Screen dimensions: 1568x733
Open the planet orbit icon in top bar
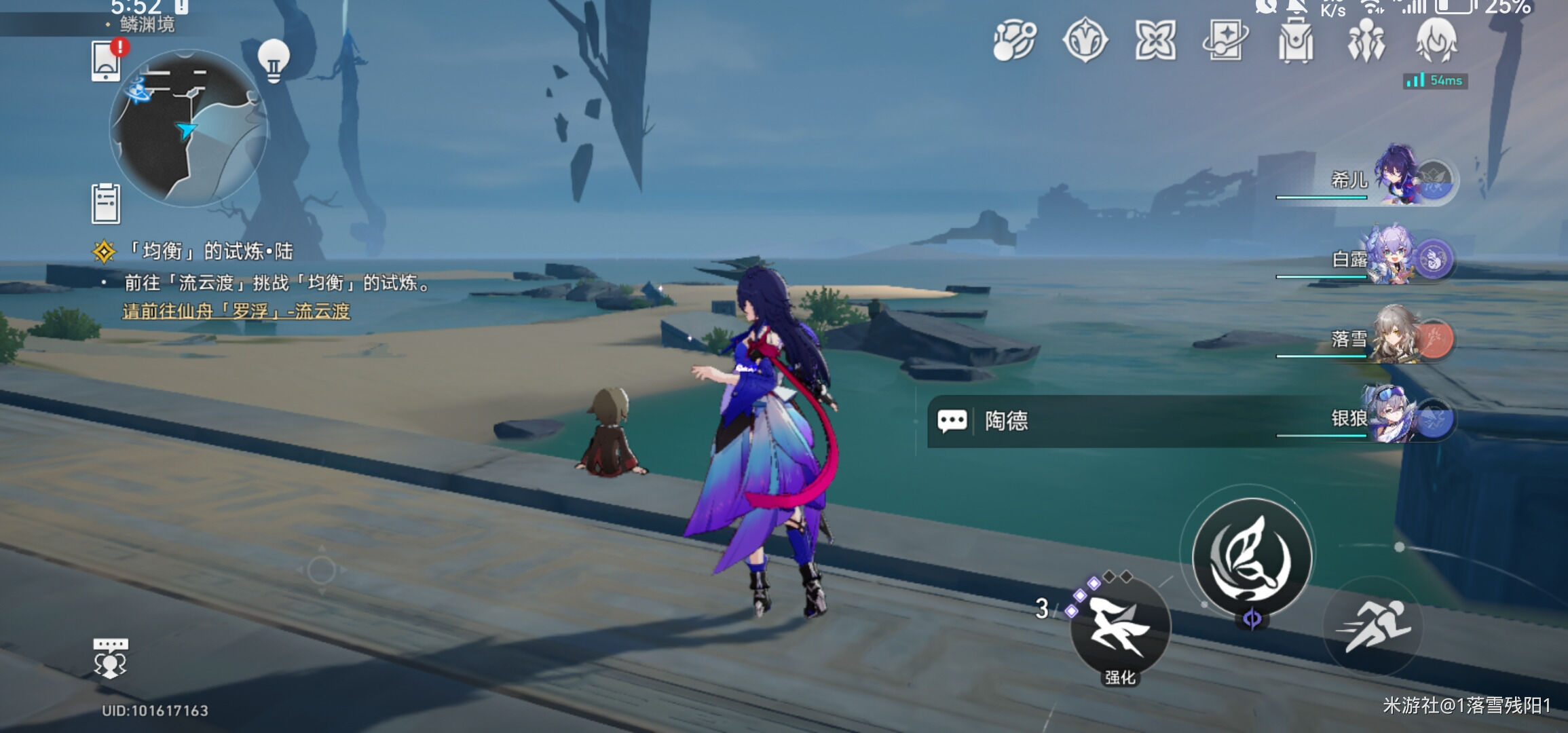click(x=1015, y=41)
